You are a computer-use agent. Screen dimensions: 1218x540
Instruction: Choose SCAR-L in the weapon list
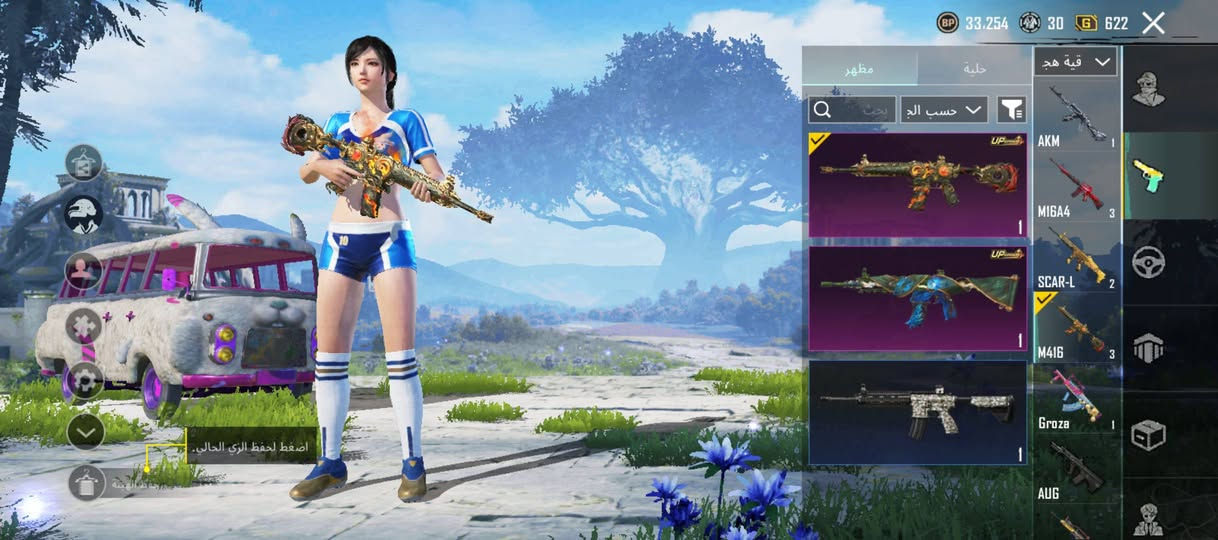(x=1076, y=258)
